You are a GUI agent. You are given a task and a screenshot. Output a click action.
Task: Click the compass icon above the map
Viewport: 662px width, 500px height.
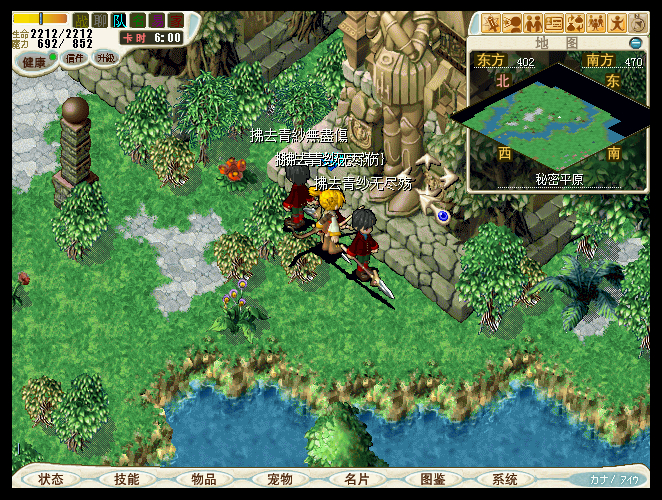click(x=639, y=22)
